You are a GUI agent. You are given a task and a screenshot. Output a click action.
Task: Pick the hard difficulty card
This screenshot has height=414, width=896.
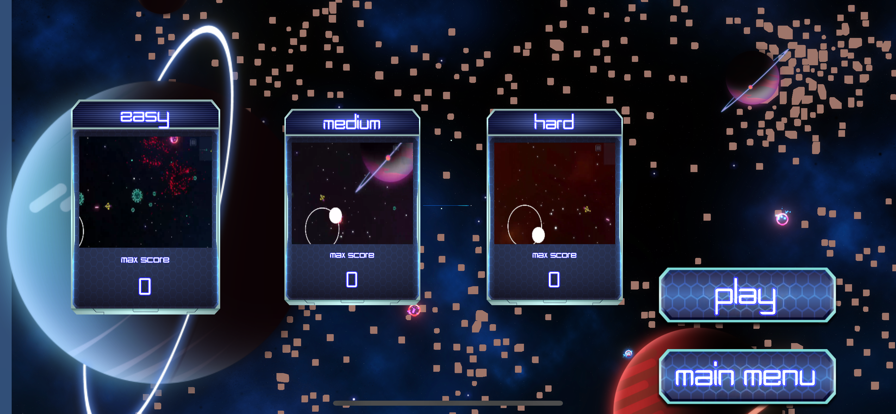pyautogui.click(x=554, y=206)
